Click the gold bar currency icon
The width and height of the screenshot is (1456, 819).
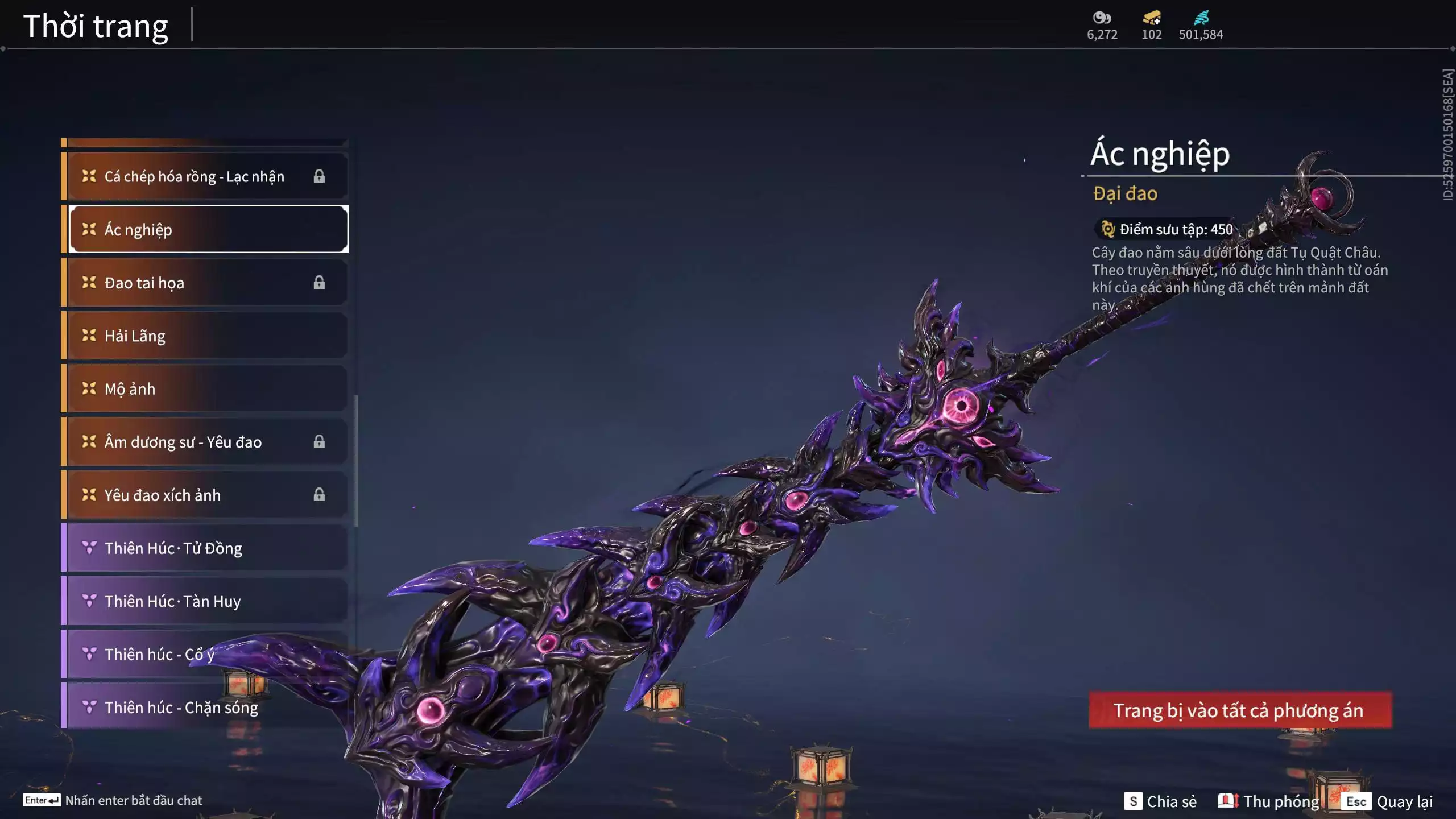coord(1151,18)
